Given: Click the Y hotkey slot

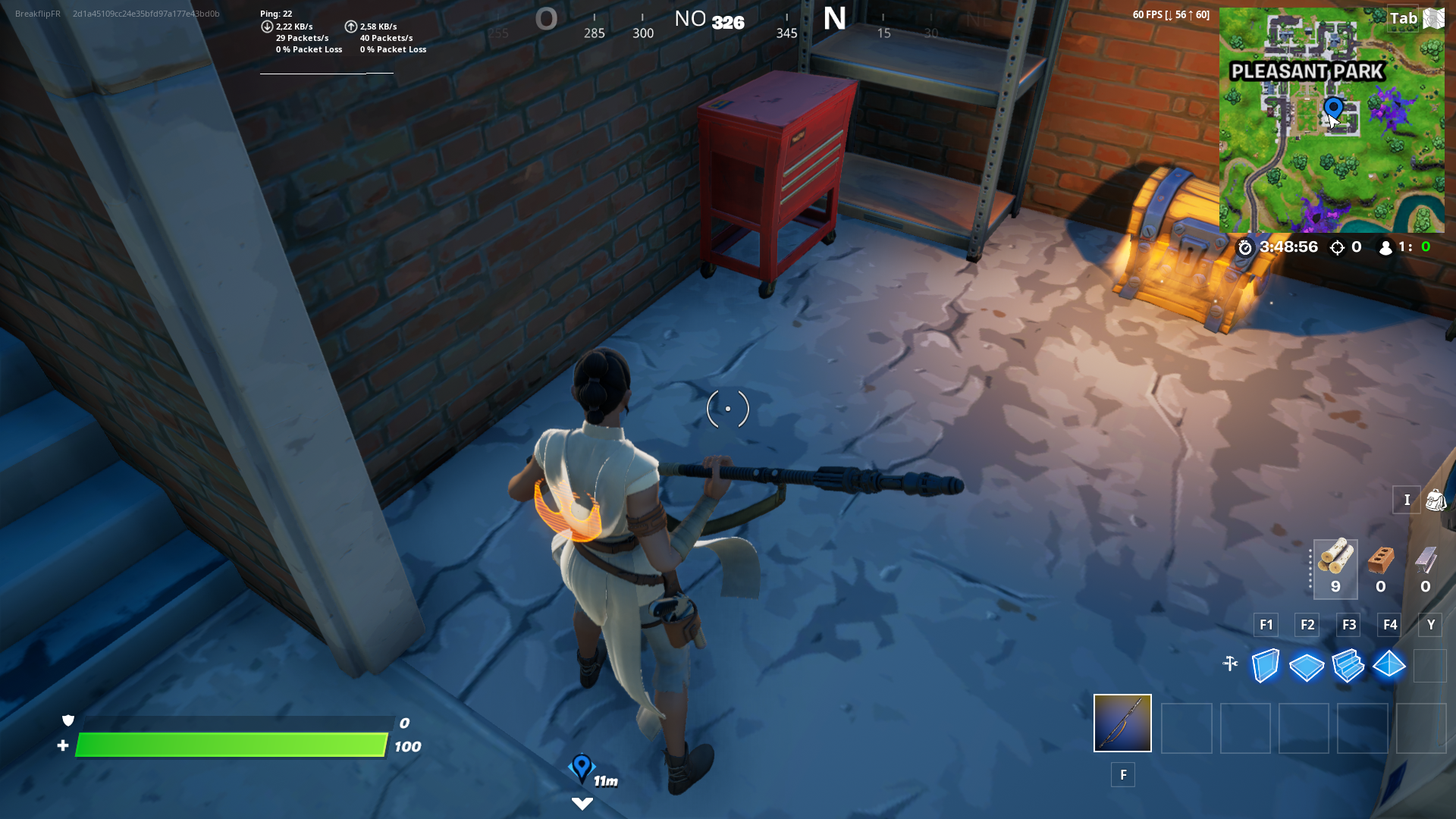Looking at the screenshot, I should (1430, 625).
